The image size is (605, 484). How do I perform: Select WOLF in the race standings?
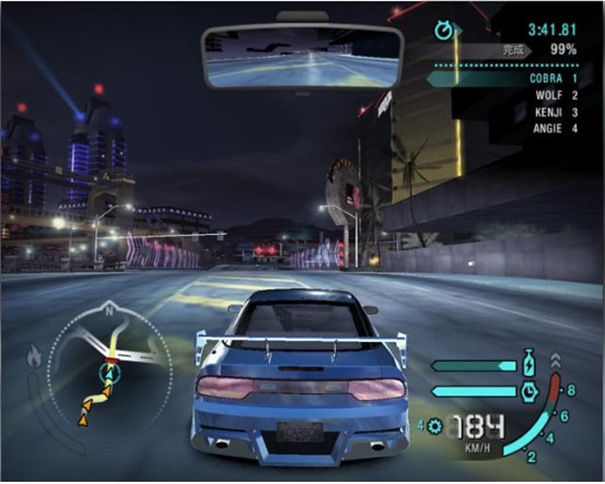click(x=551, y=94)
